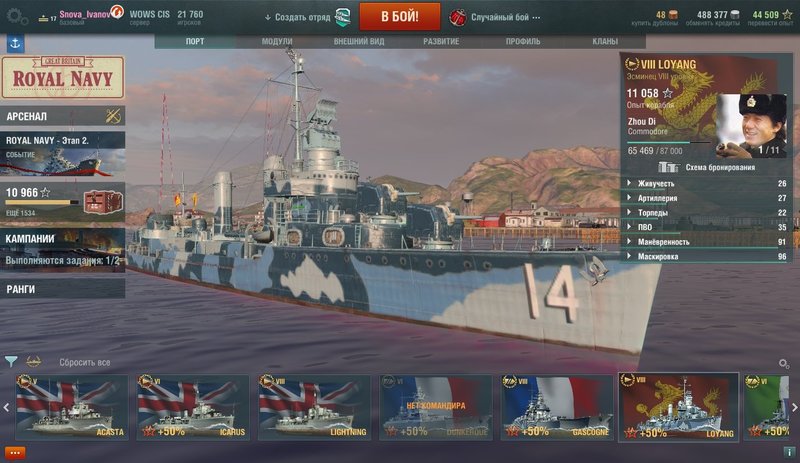
Task: Open the Royal Navy event banner
Action: tap(62, 77)
